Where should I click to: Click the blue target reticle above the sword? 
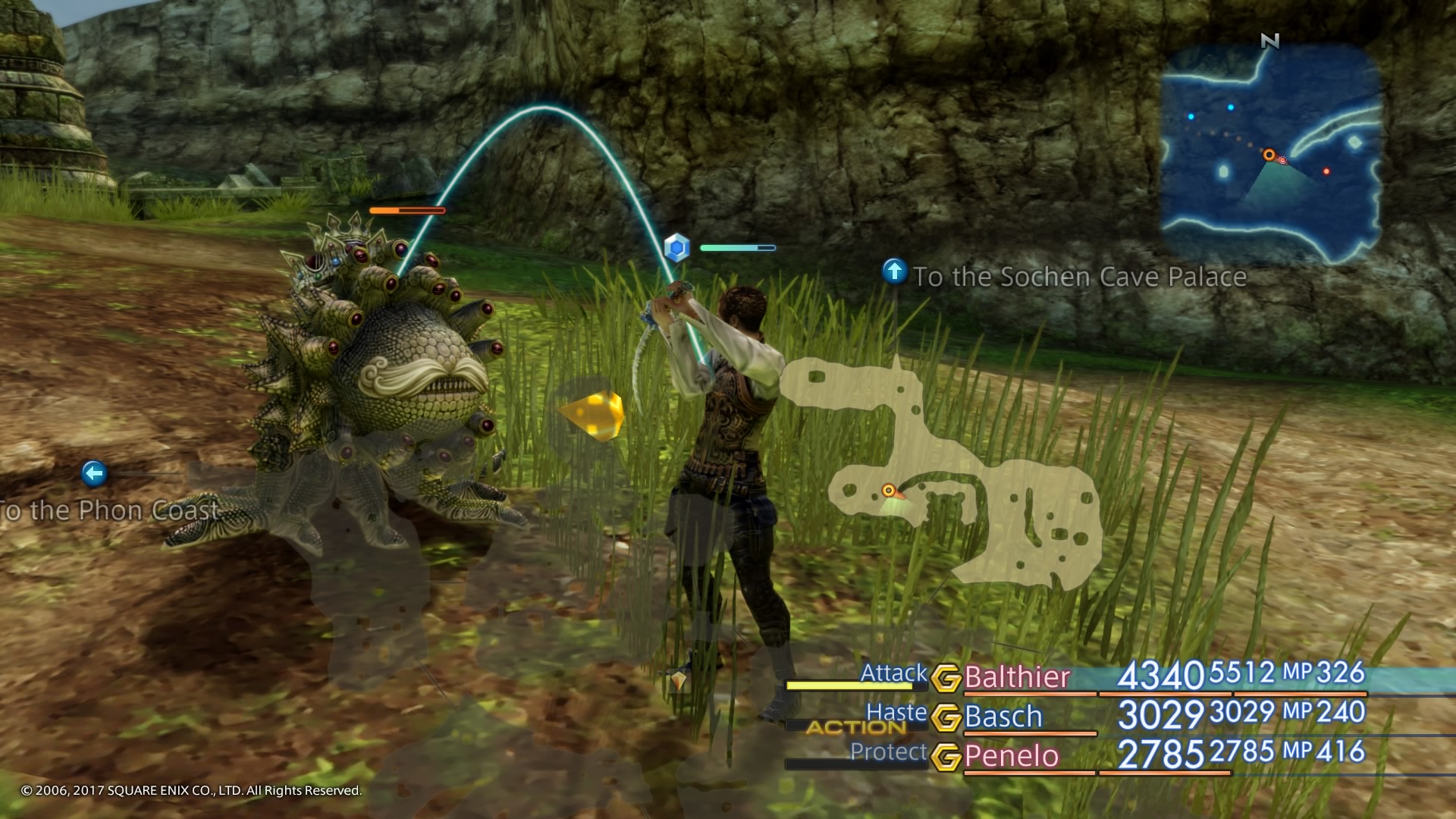pyautogui.click(x=677, y=248)
